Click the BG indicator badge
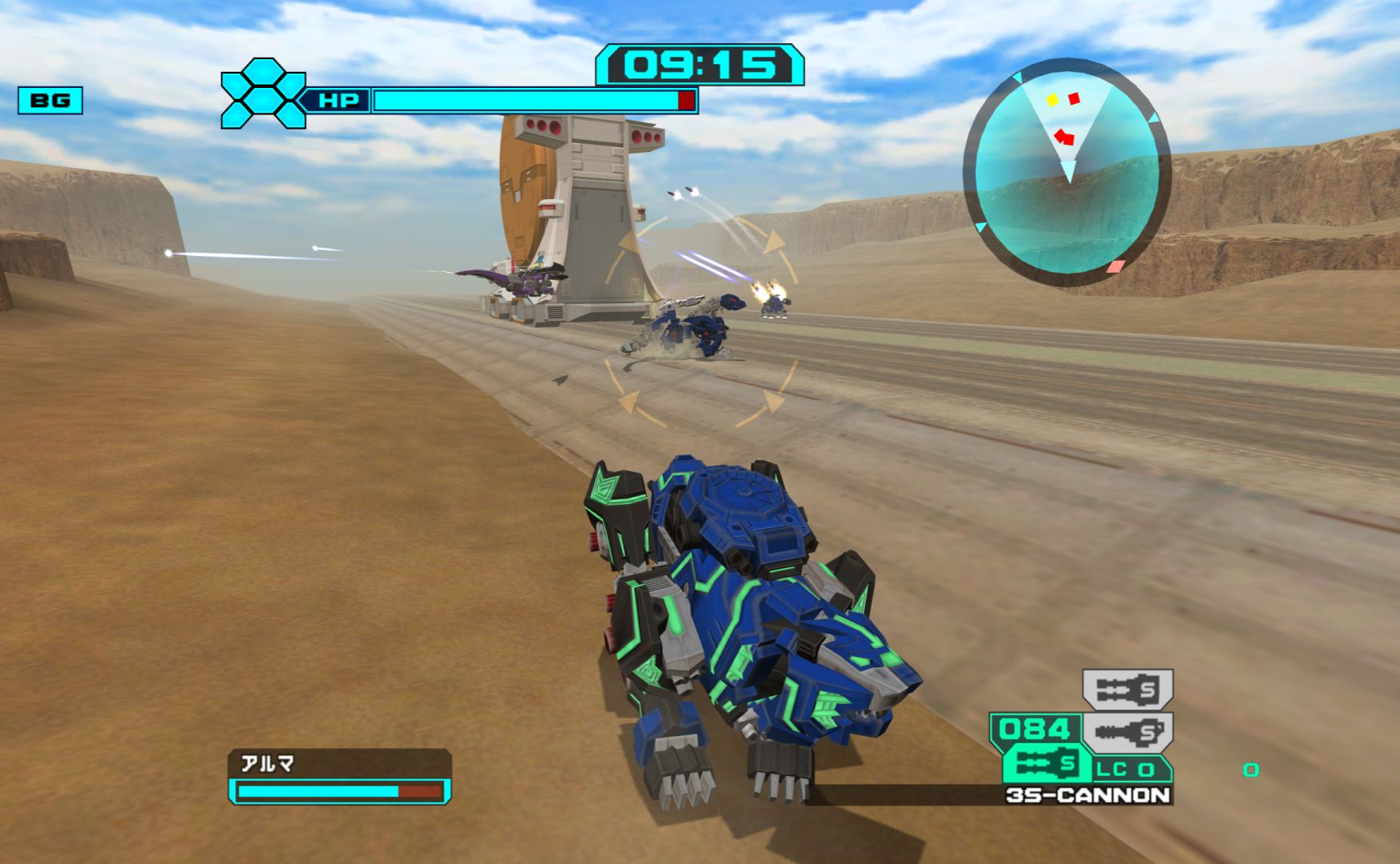 (50, 101)
